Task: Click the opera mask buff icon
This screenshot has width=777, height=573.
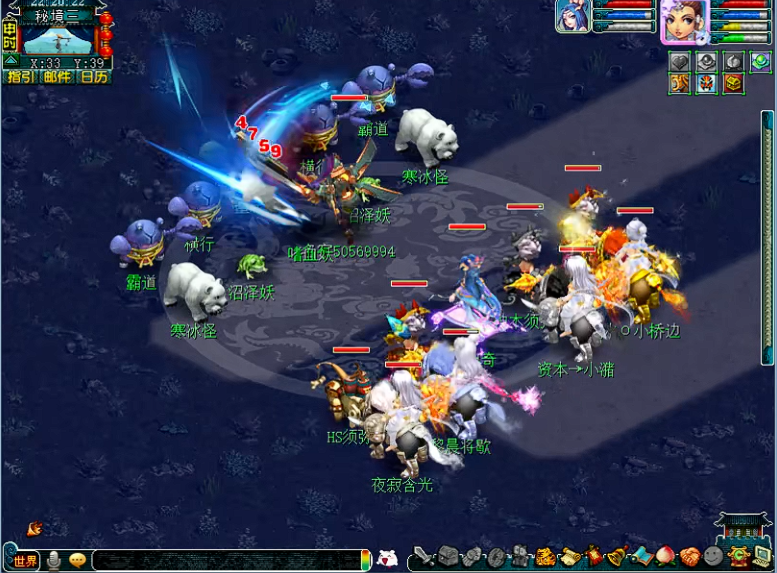Action: coord(707,84)
